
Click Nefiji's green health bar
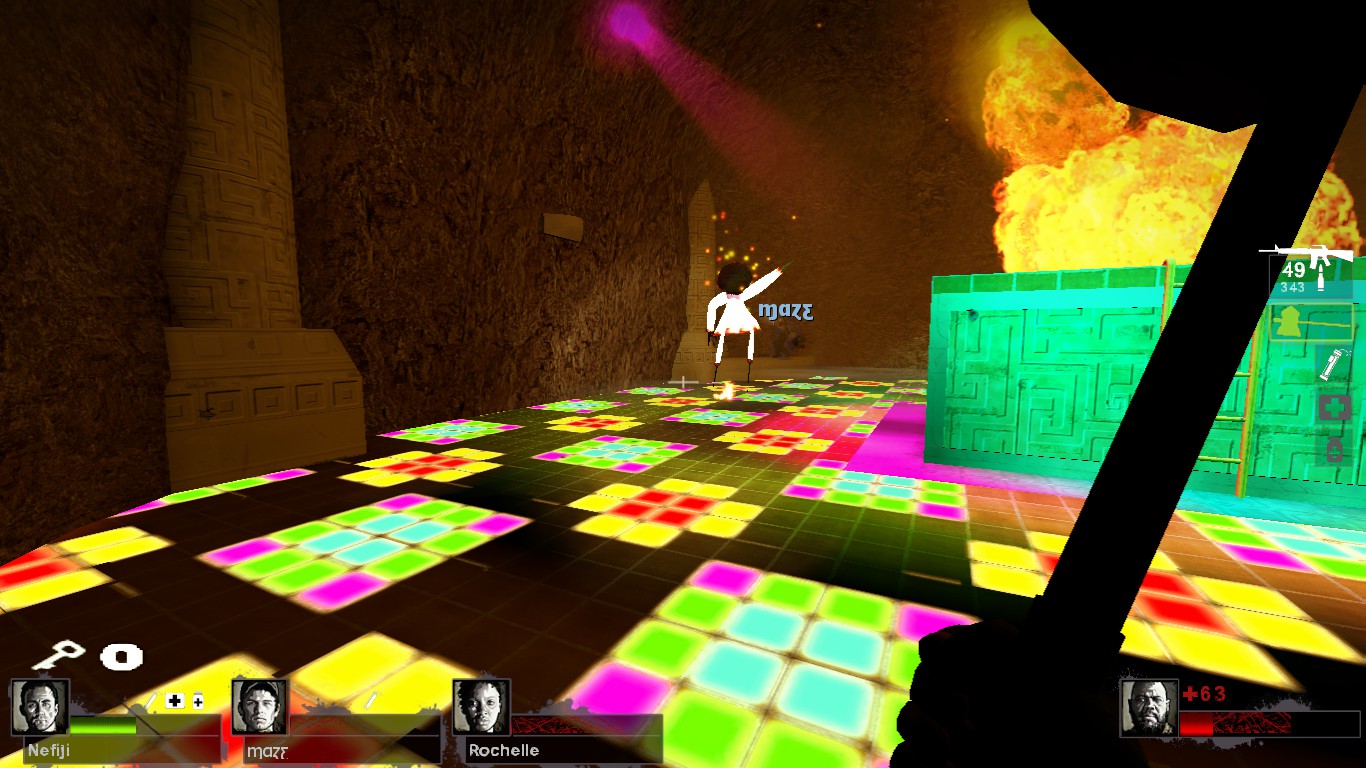click(102, 726)
